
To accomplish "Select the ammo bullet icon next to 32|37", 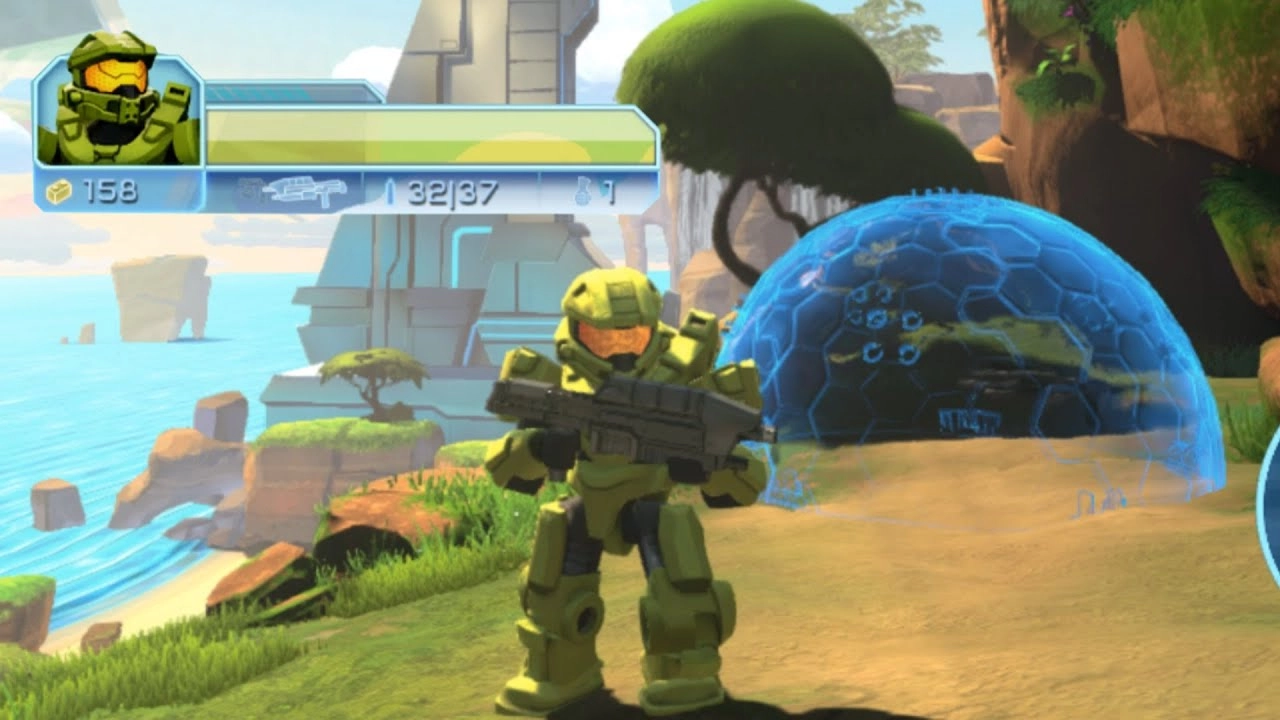I will coord(392,188).
